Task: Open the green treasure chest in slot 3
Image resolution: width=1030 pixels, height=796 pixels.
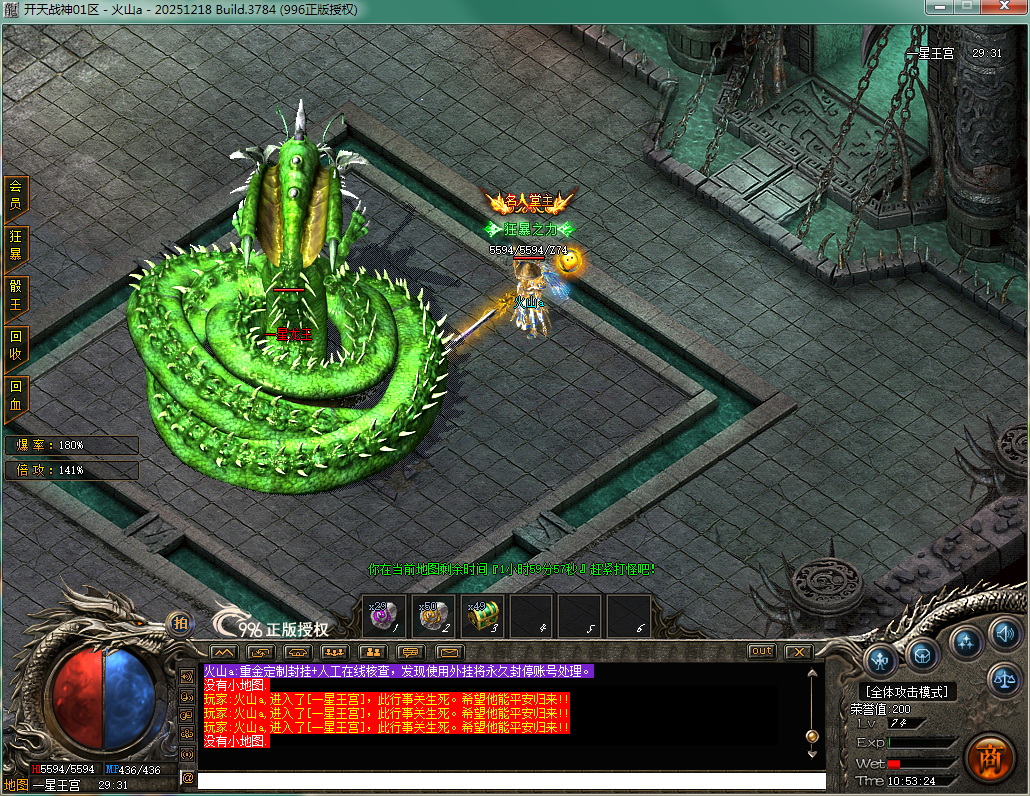Action: pos(483,615)
